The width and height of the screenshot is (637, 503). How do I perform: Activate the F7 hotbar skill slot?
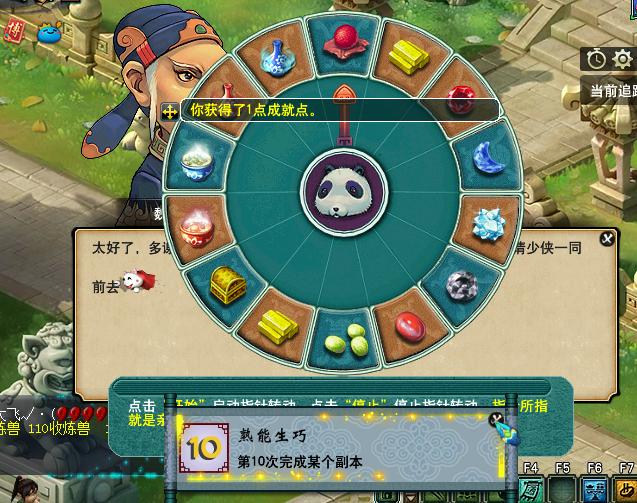[625, 488]
